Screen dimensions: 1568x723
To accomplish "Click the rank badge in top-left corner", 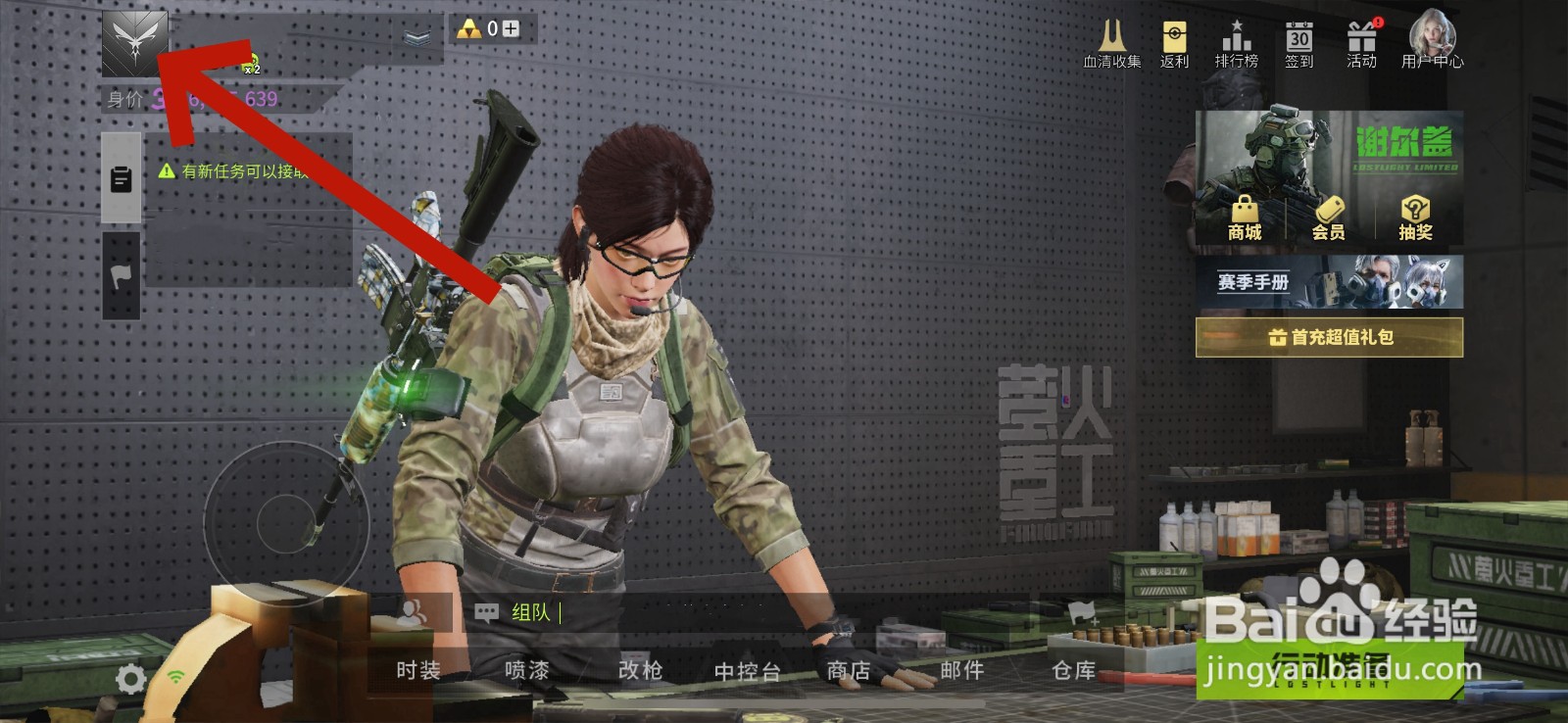I will click(x=135, y=44).
